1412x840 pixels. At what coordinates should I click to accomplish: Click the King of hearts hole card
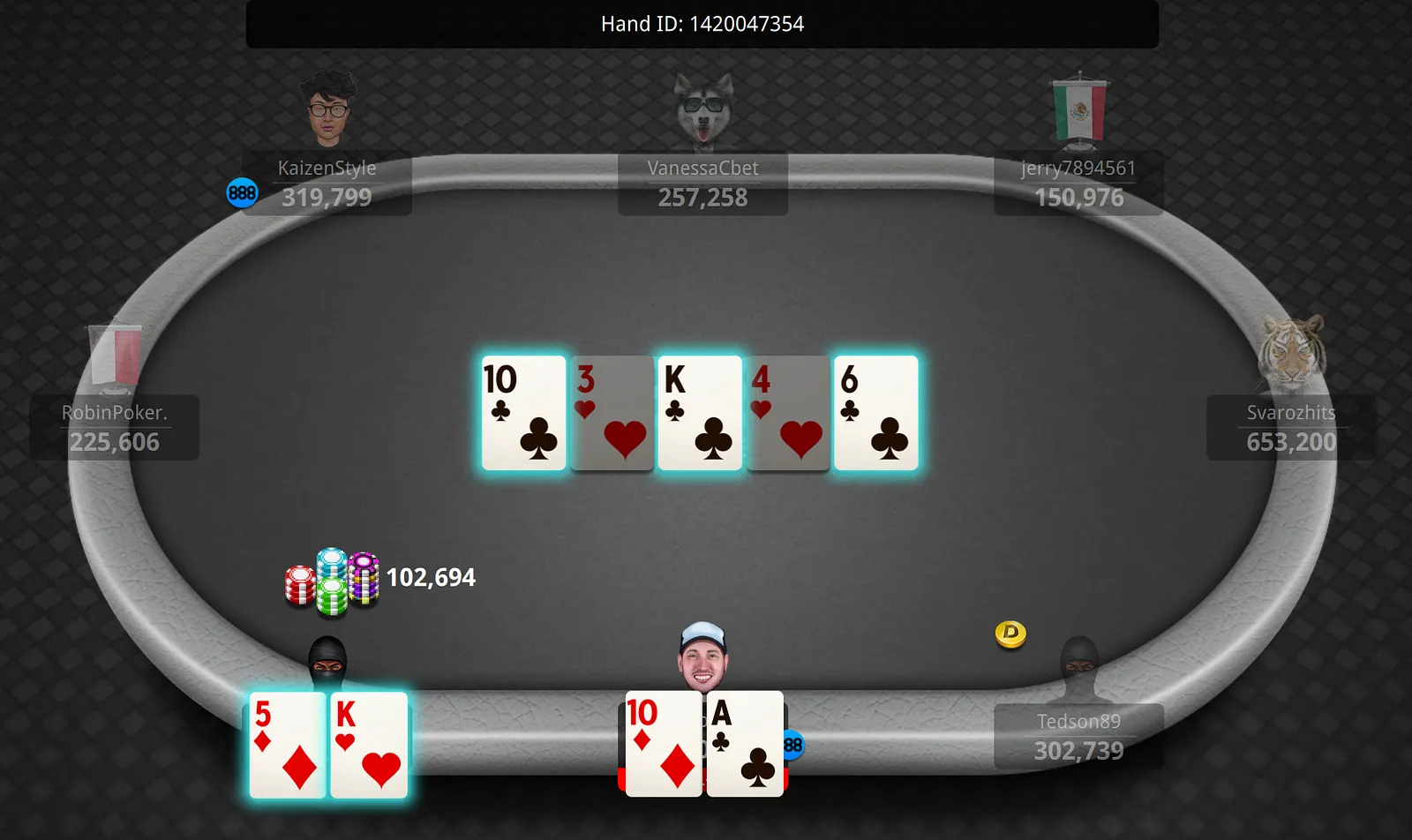[370, 746]
